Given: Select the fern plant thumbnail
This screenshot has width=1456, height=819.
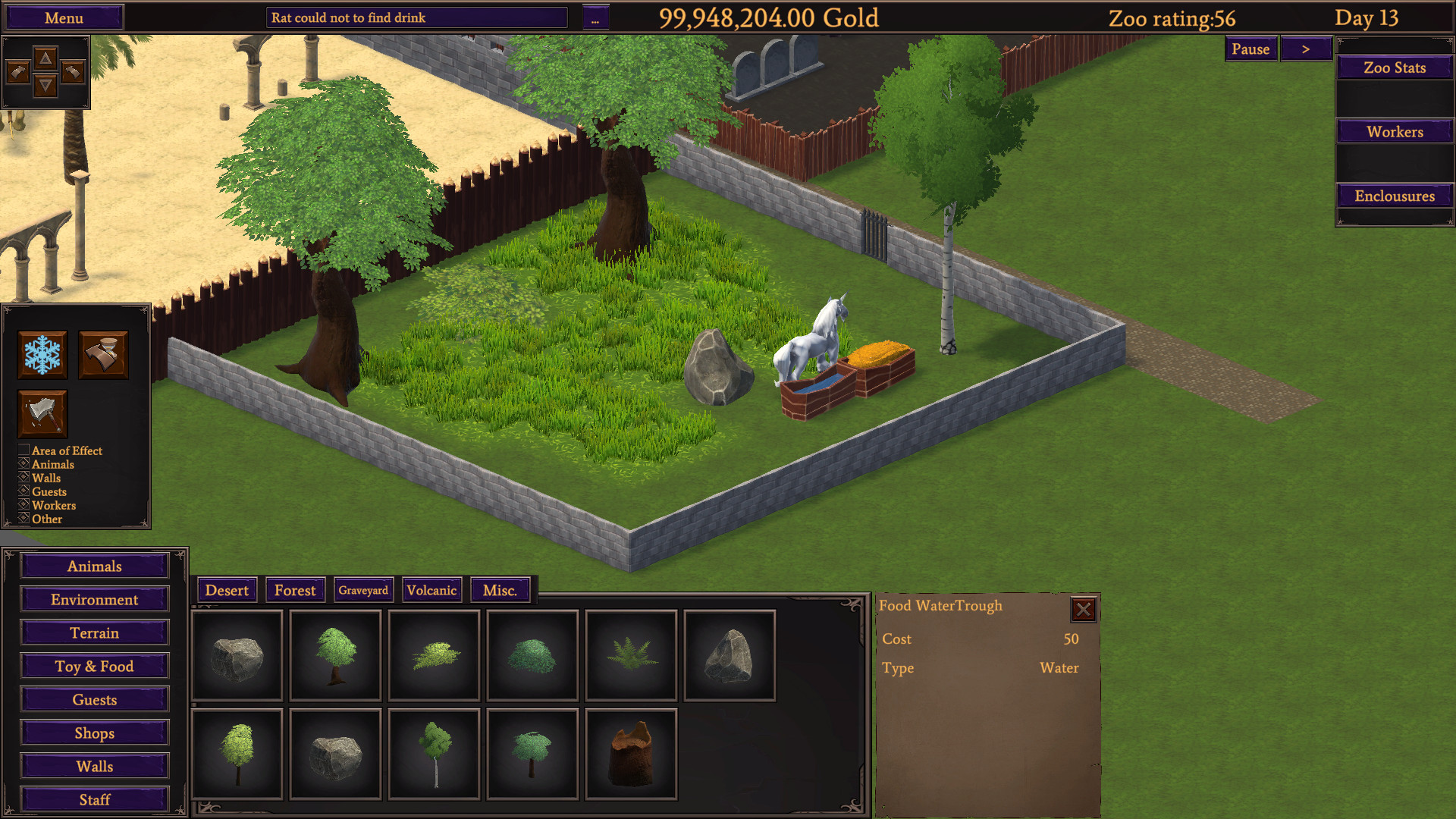Looking at the screenshot, I should (630, 654).
